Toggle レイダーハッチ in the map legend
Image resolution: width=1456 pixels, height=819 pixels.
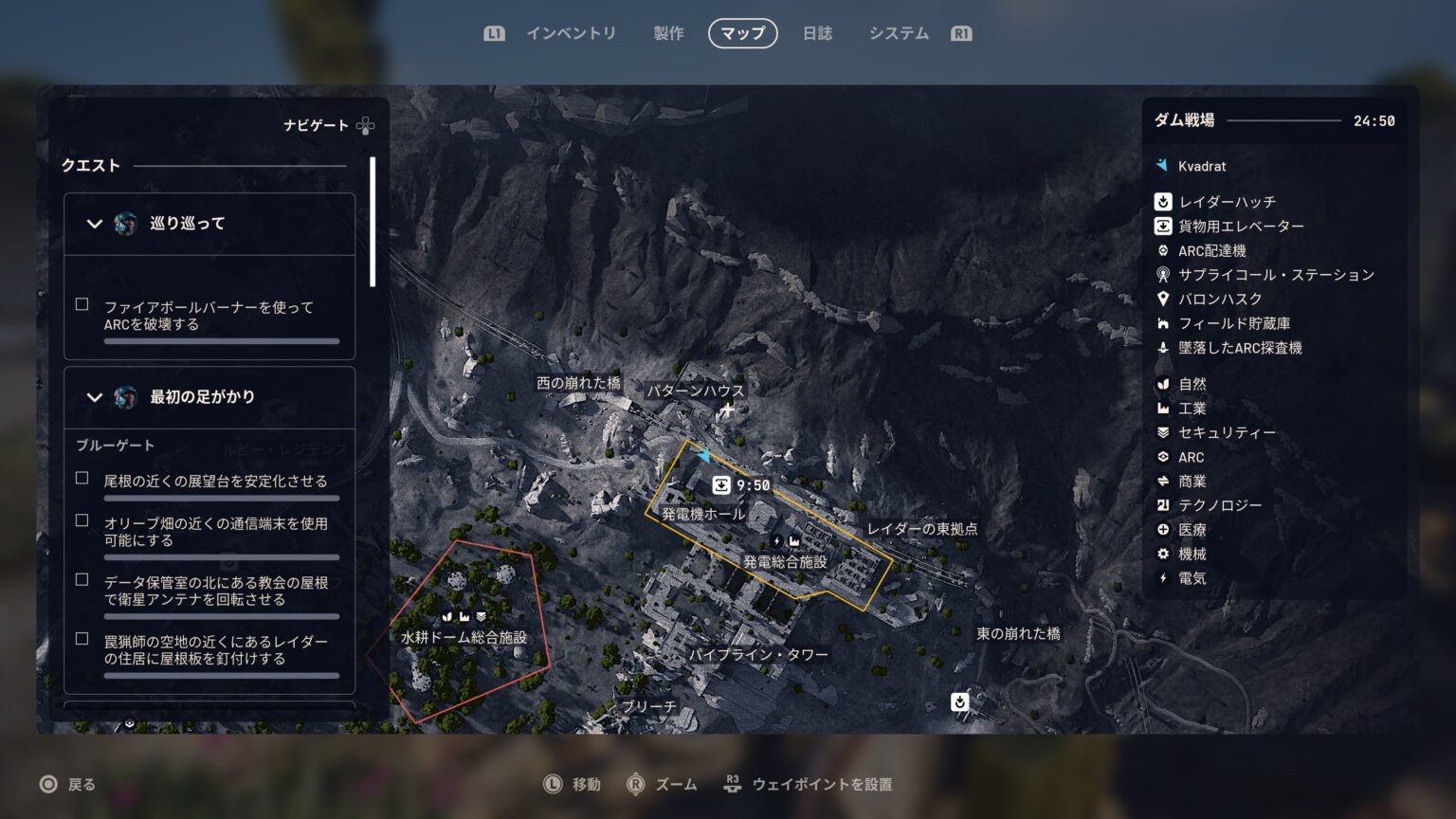(x=1227, y=202)
